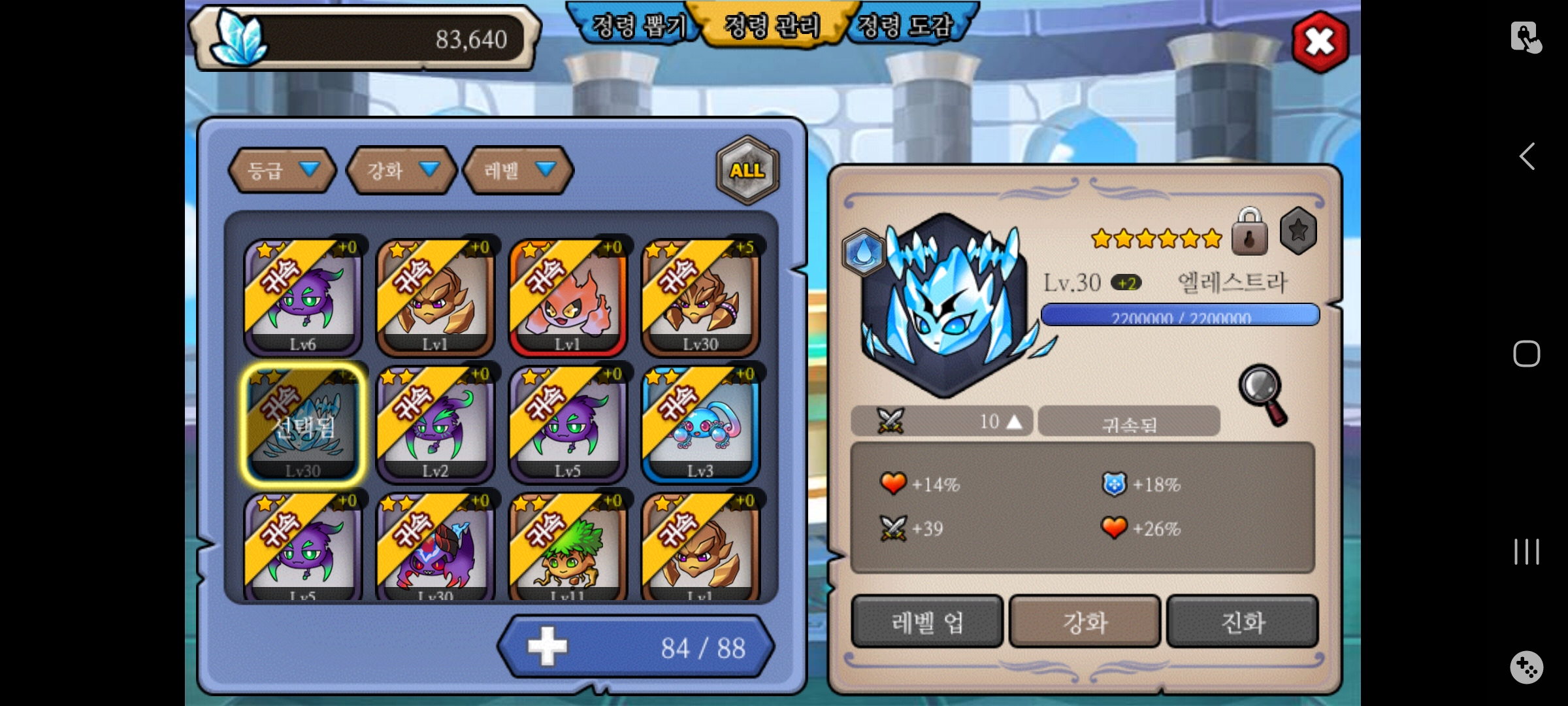1568x706 pixels.
Task: Click the star hexagon favorite icon
Action: [x=1298, y=231]
